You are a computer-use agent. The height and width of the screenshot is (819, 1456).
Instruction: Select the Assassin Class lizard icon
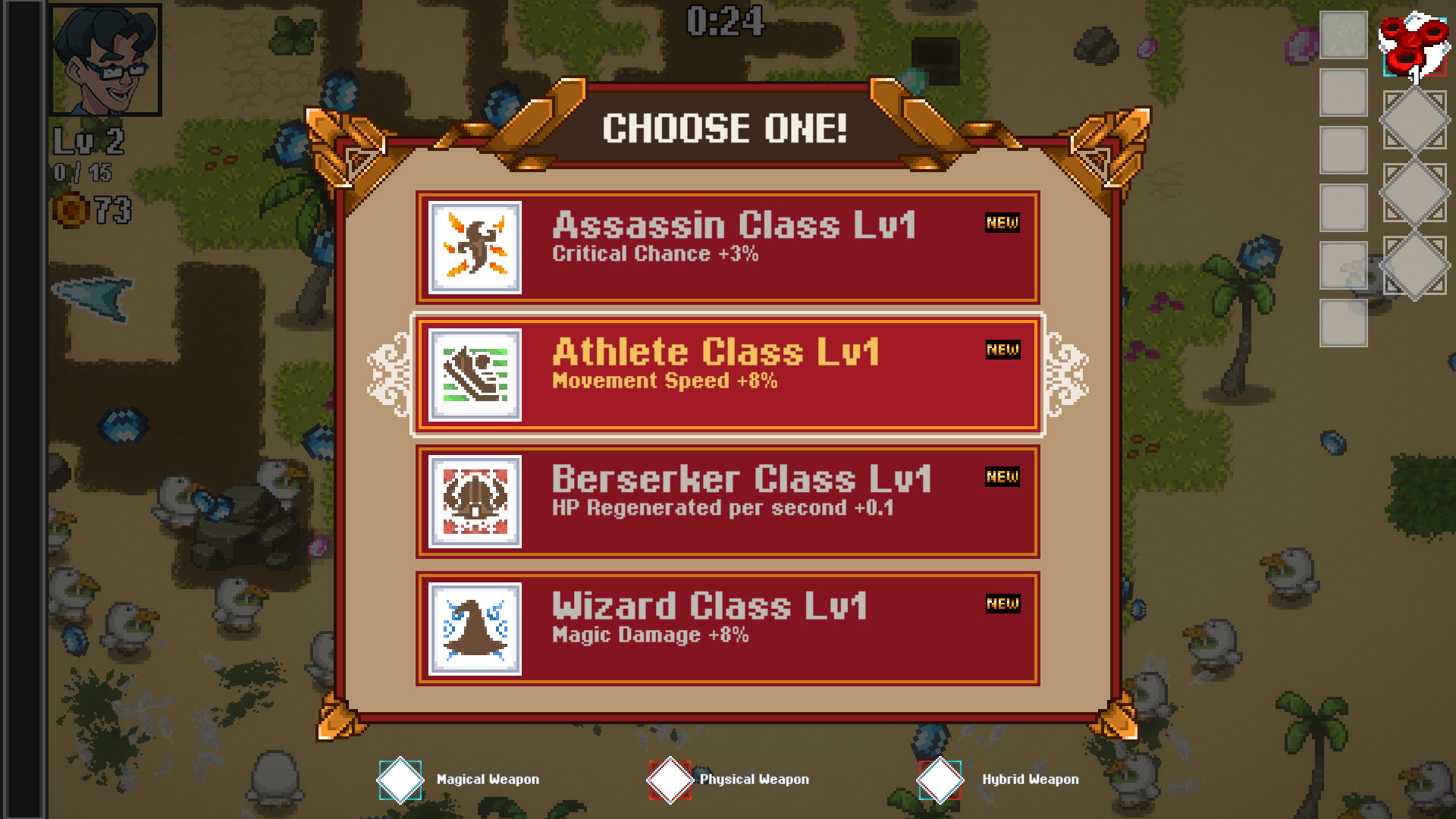474,246
